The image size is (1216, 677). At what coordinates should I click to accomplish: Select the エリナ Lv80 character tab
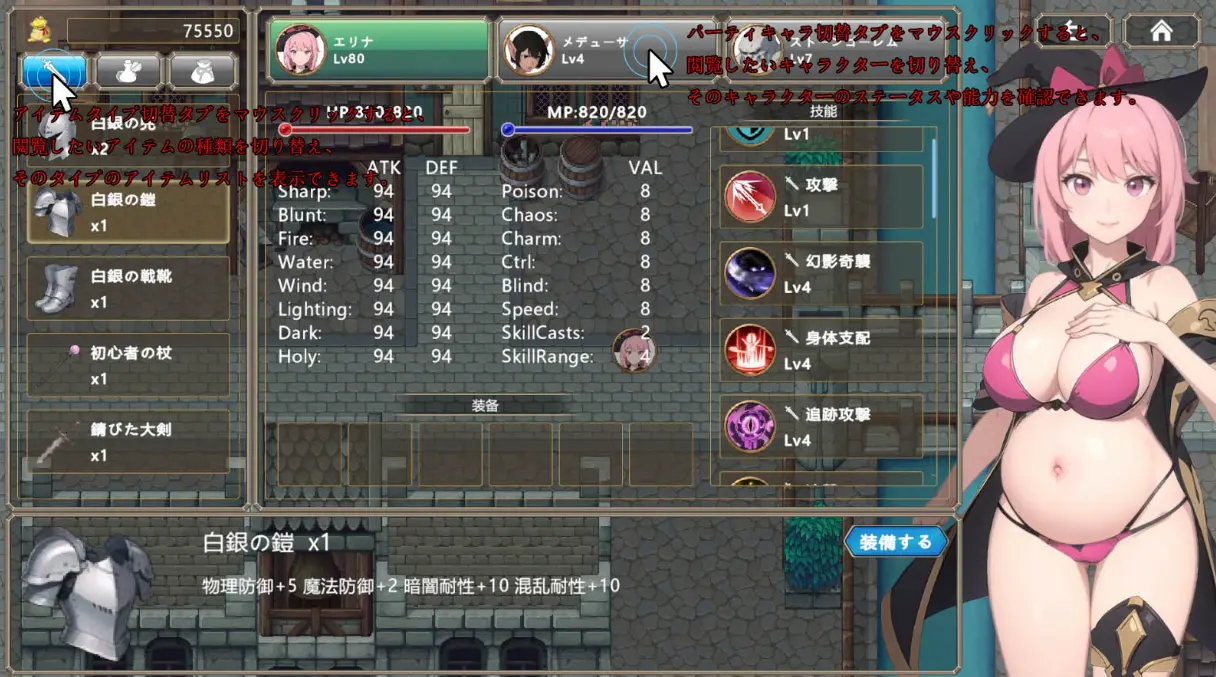(x=379, y=50)
